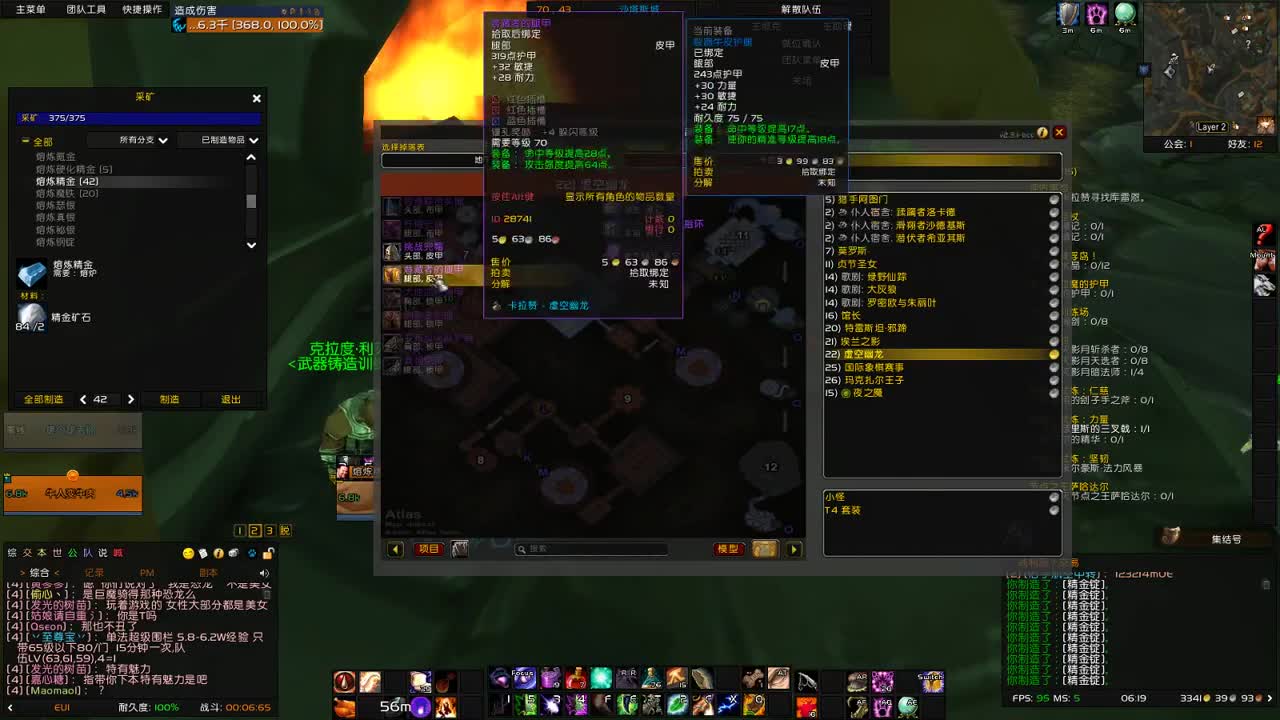Click the AtlasLoot next page arrow icon
Screen dimensions: 1280x720
[795, 550]
